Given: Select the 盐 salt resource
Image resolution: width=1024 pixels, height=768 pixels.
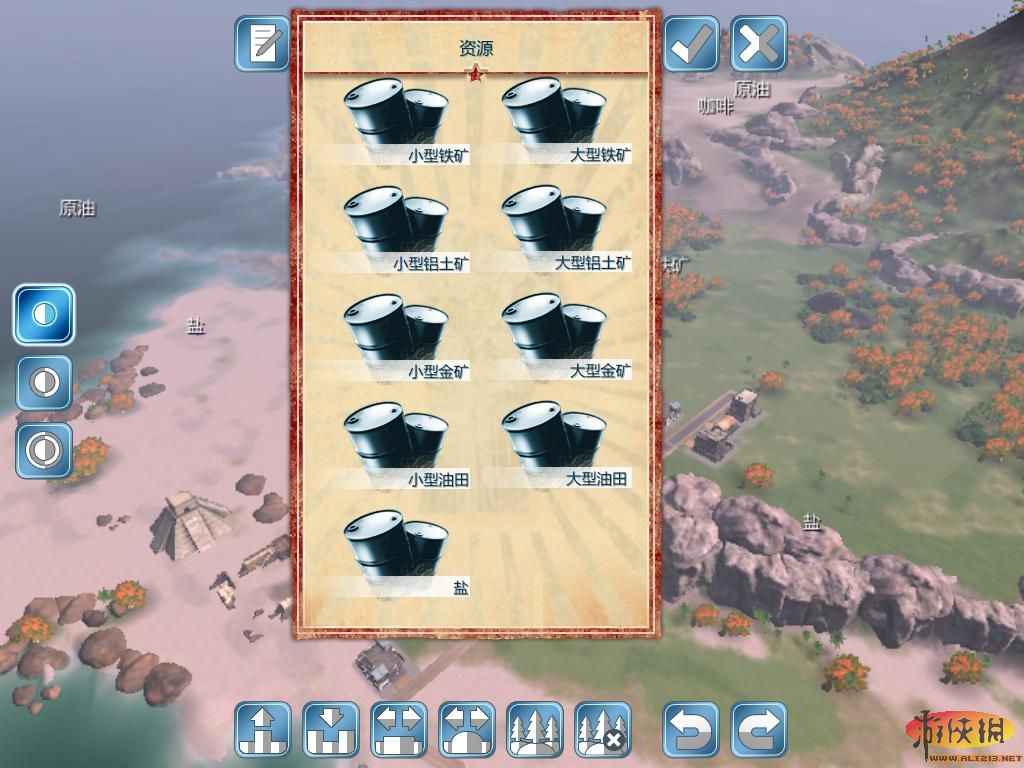Looking at the screenshot, I should 396,552.
